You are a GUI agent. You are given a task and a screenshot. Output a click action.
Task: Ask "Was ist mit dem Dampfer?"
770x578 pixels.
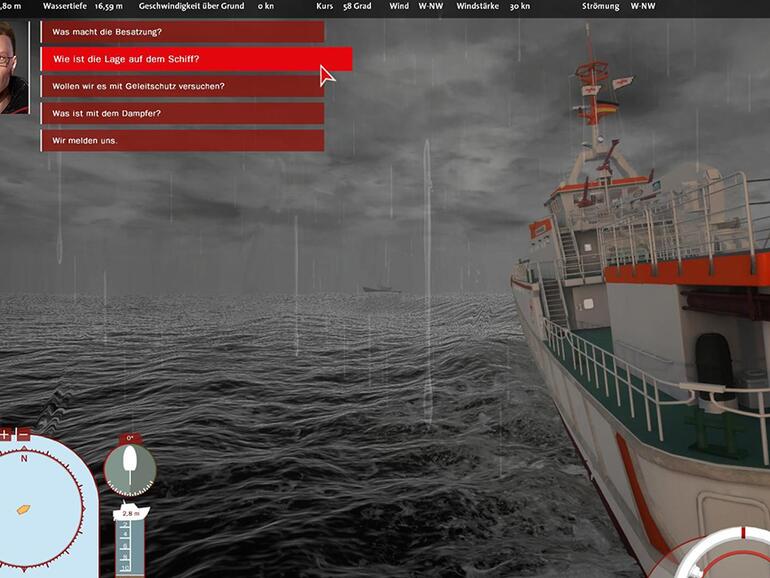(182, 113)
